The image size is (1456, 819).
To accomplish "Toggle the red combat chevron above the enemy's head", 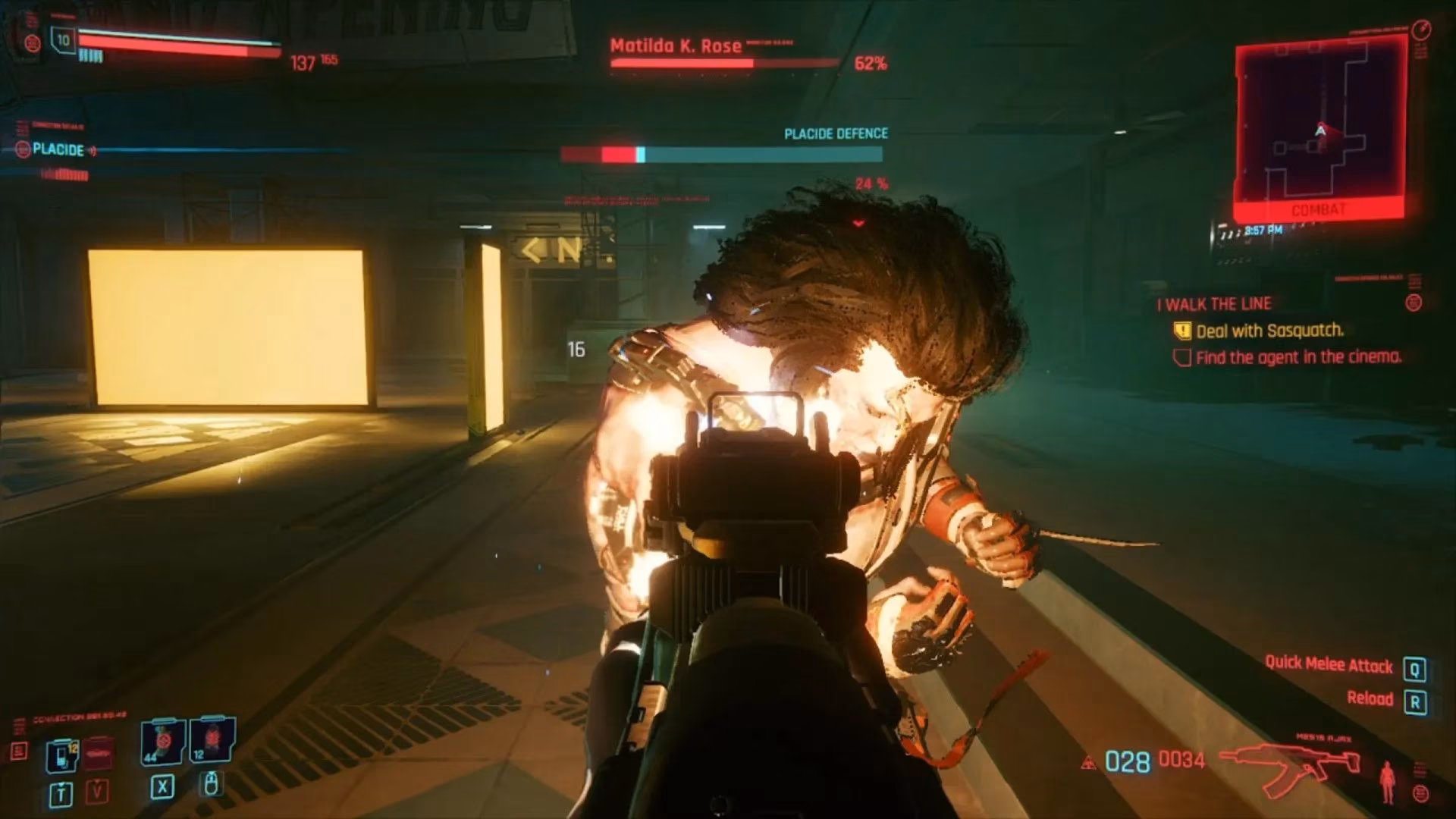I will point(858,222).
